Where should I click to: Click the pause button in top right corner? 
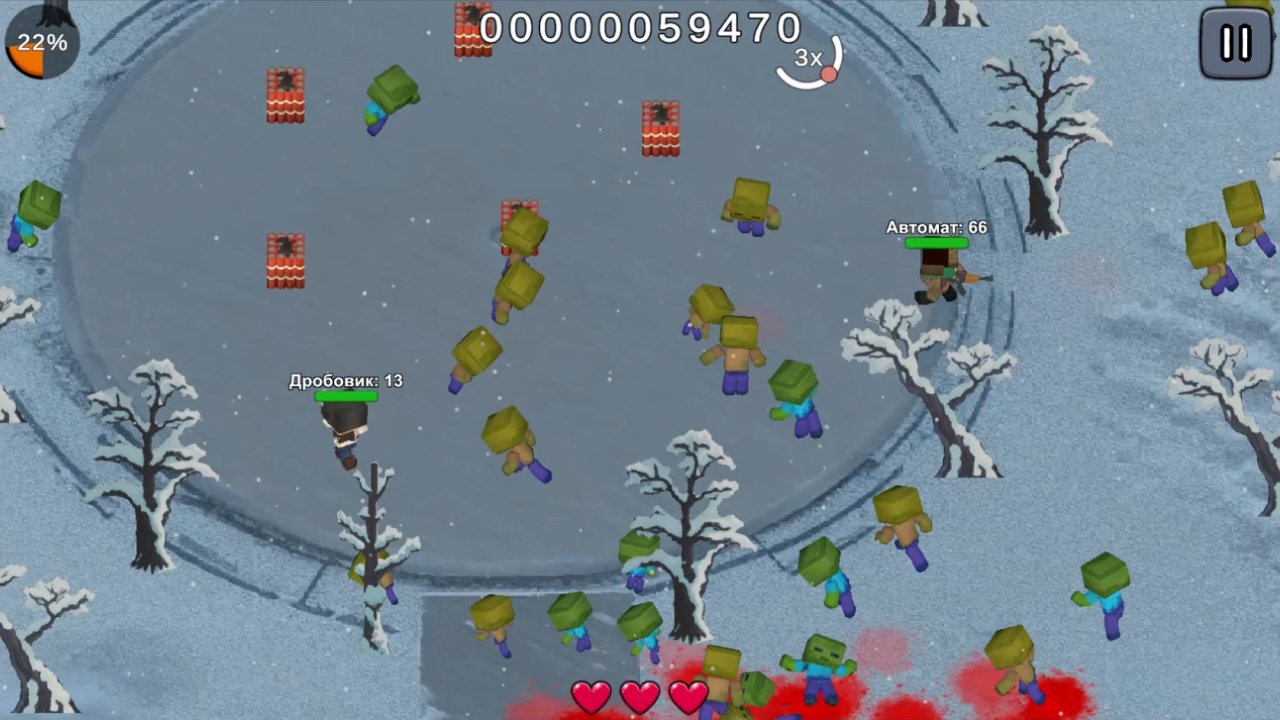pos(1235,42)
